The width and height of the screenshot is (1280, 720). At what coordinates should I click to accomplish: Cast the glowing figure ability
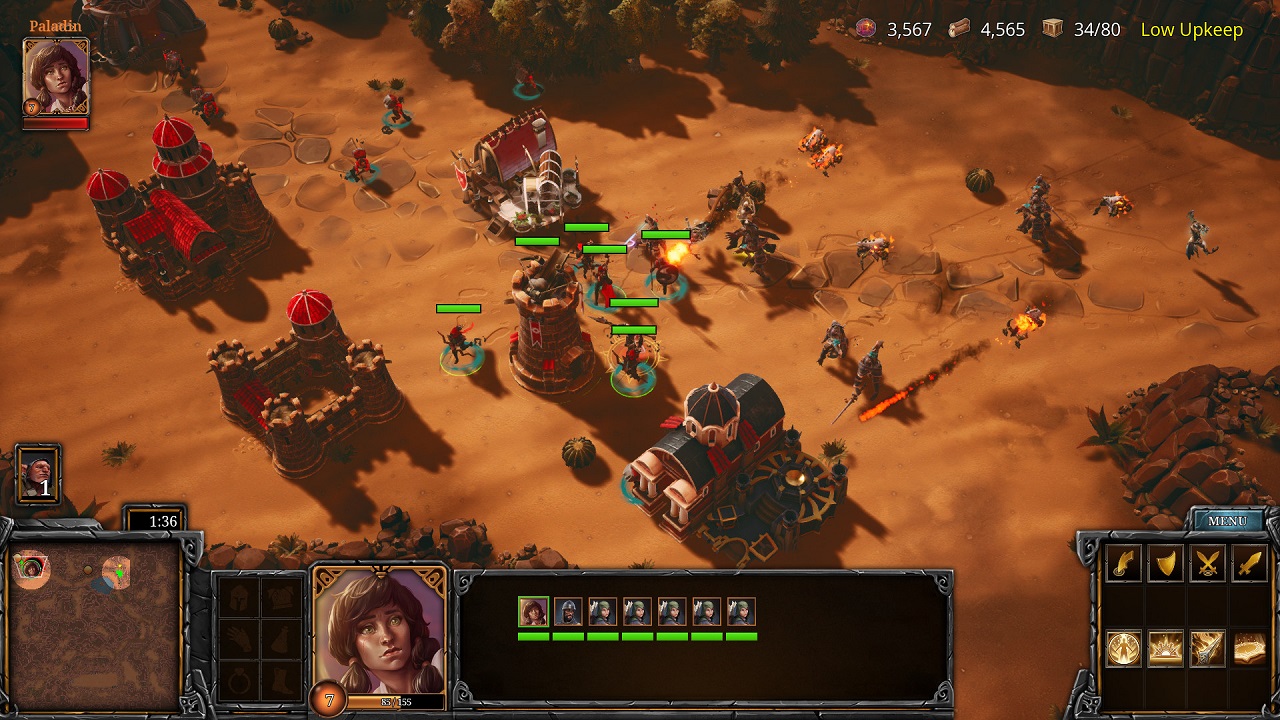[1124, 649]
